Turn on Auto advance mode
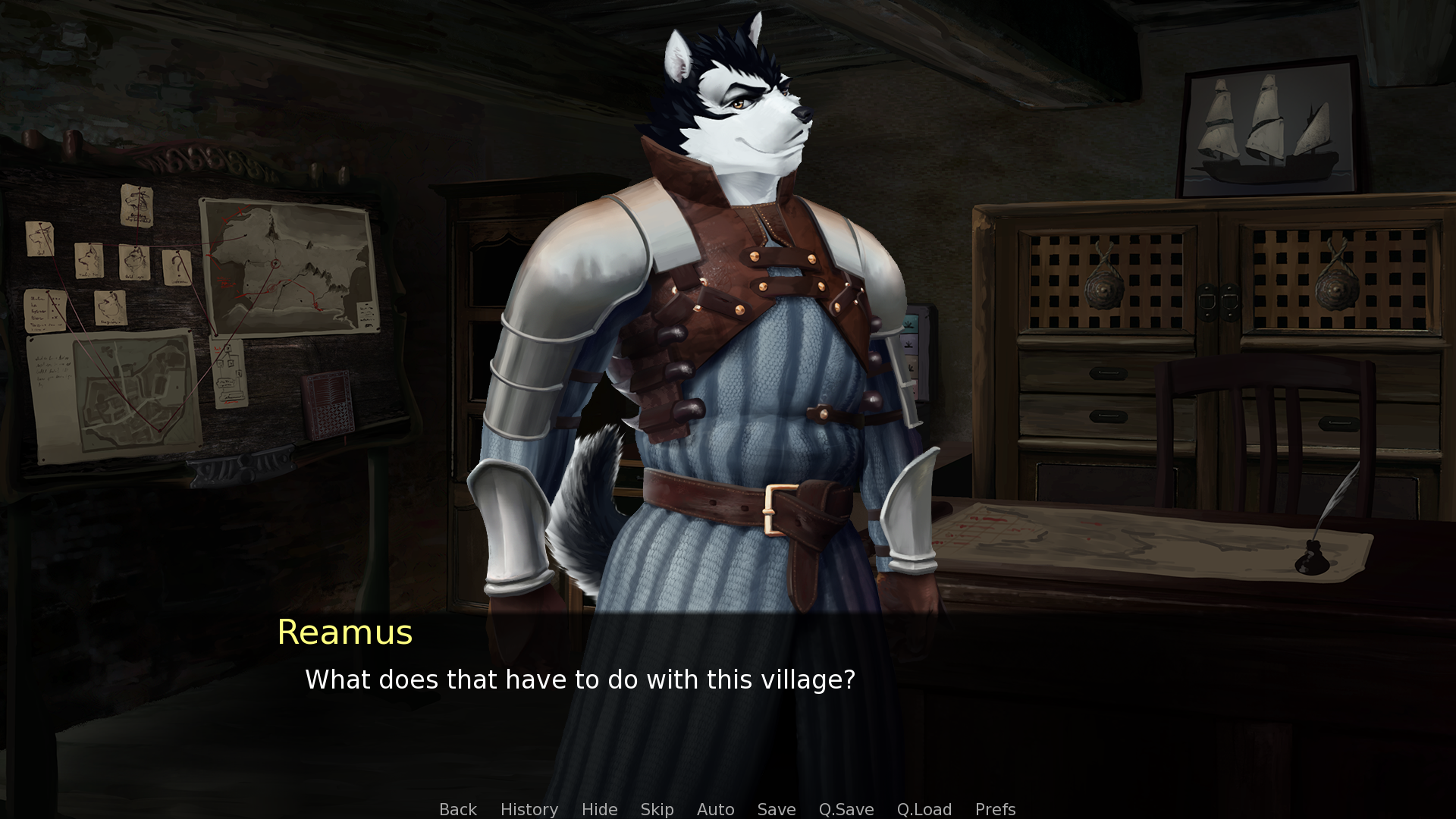The width and height of the screenshot is (1456, 819). [x=715, y=809]
